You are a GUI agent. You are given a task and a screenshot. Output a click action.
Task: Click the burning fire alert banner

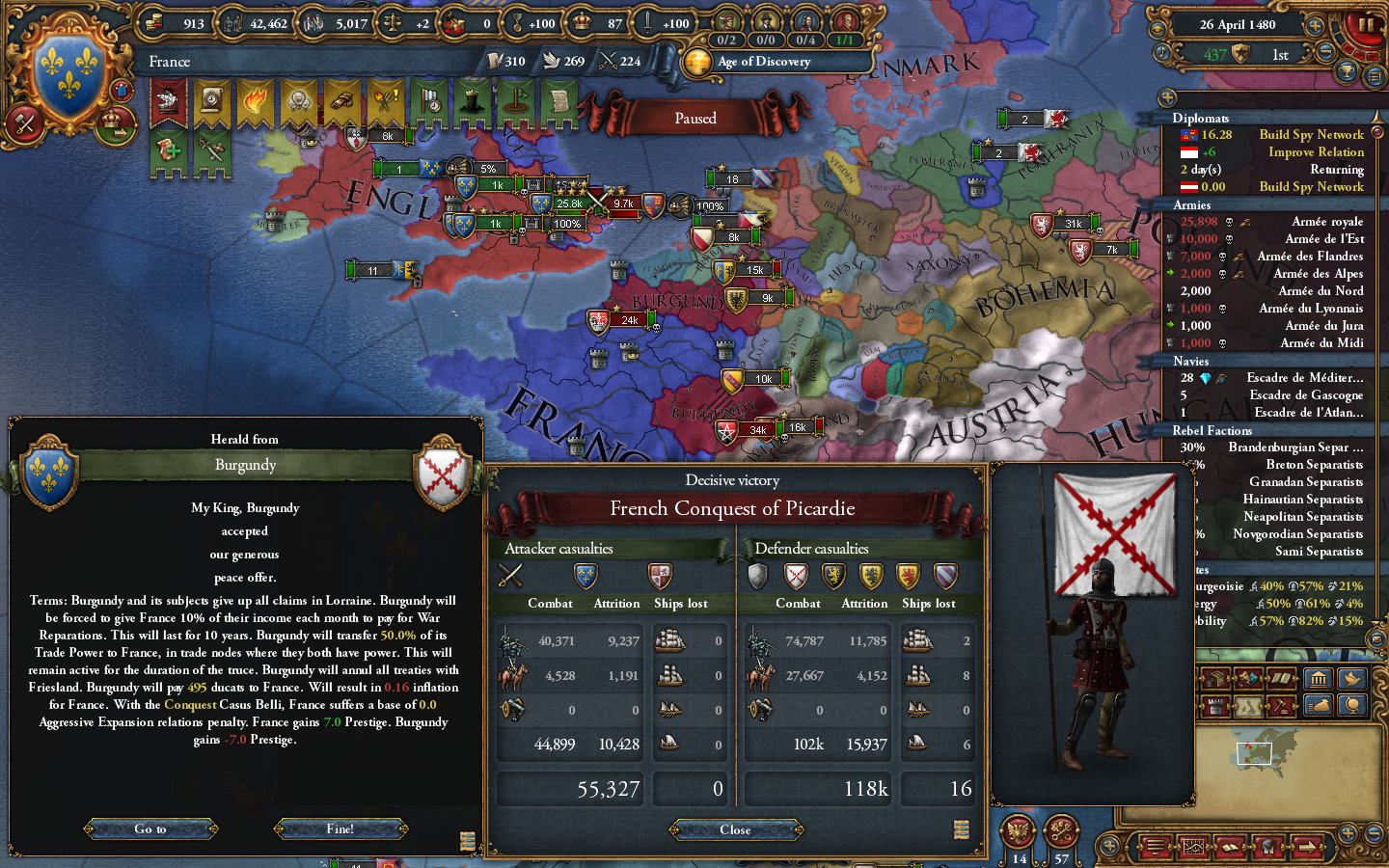[253, 99]
